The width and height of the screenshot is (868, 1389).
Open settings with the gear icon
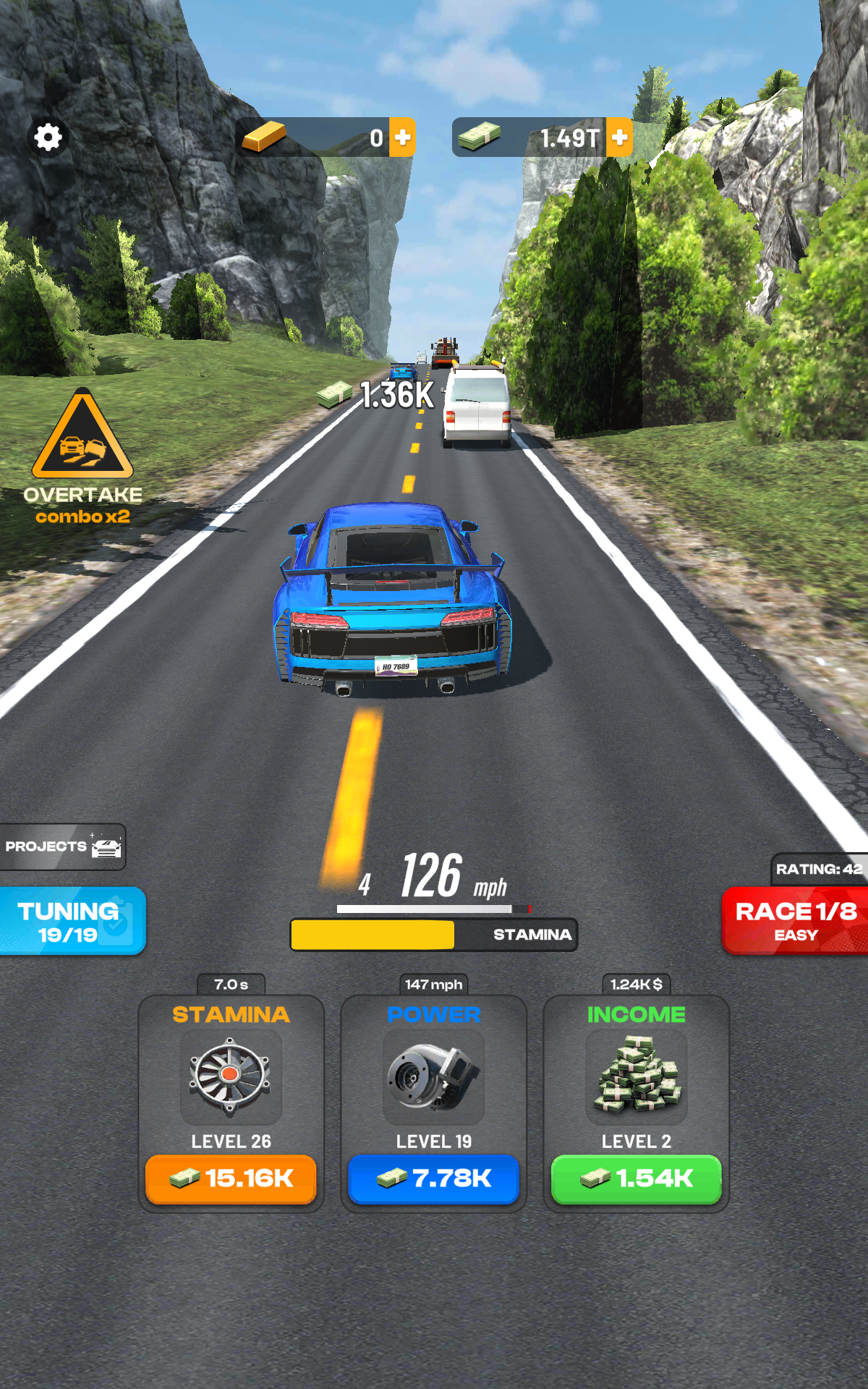pyautogui.click(x=48, y=137)
